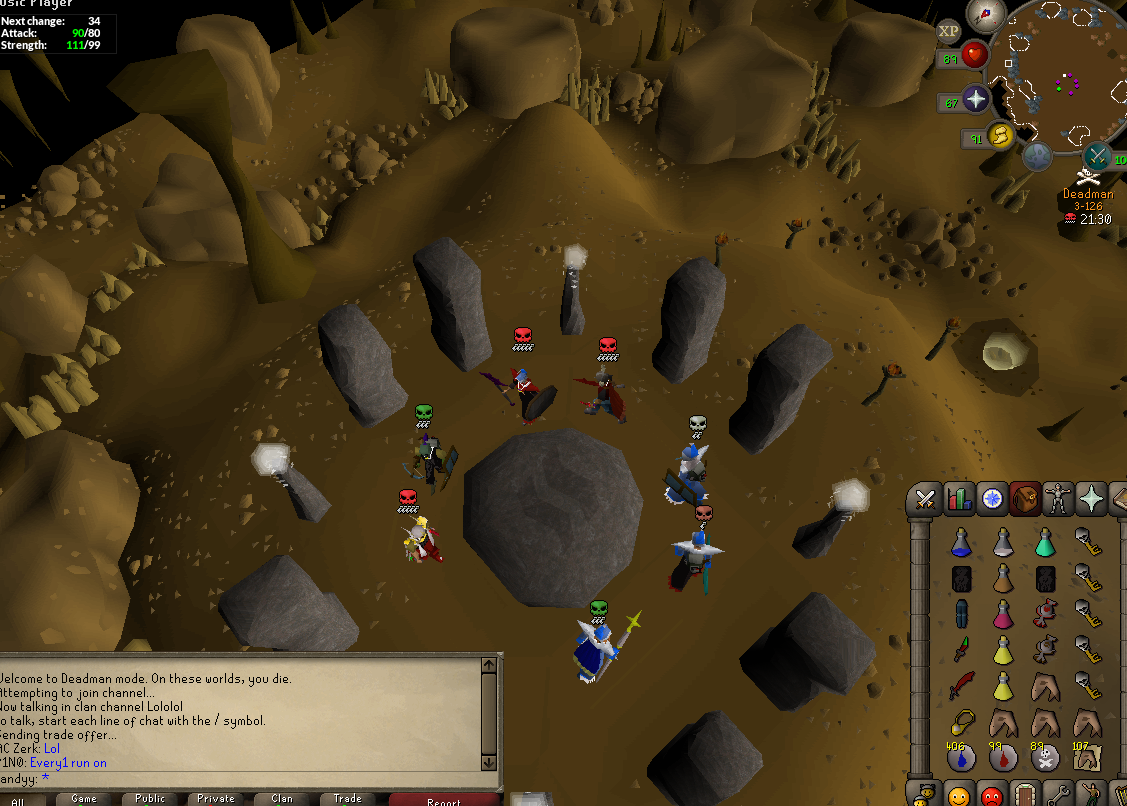Show the Worn Equipment tab
Viewport: 1127px width, 806px height.
coord(1058,498)
